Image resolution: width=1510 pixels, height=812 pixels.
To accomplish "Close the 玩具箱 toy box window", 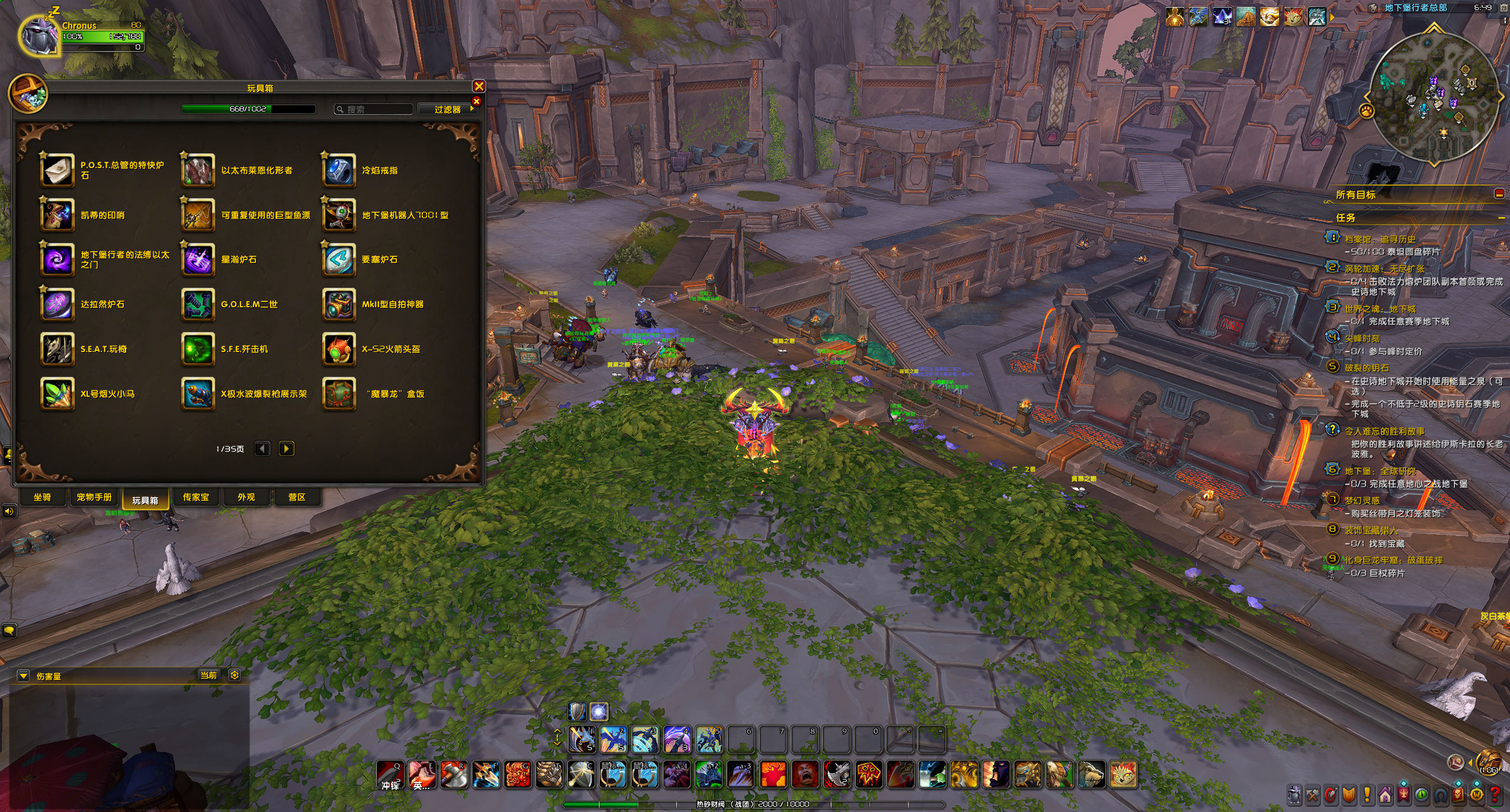I will pos(479,87).
